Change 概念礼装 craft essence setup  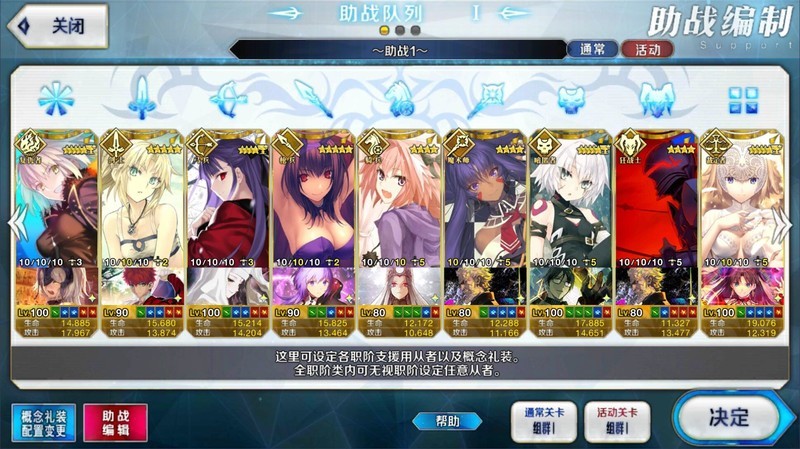click(44, 423)
